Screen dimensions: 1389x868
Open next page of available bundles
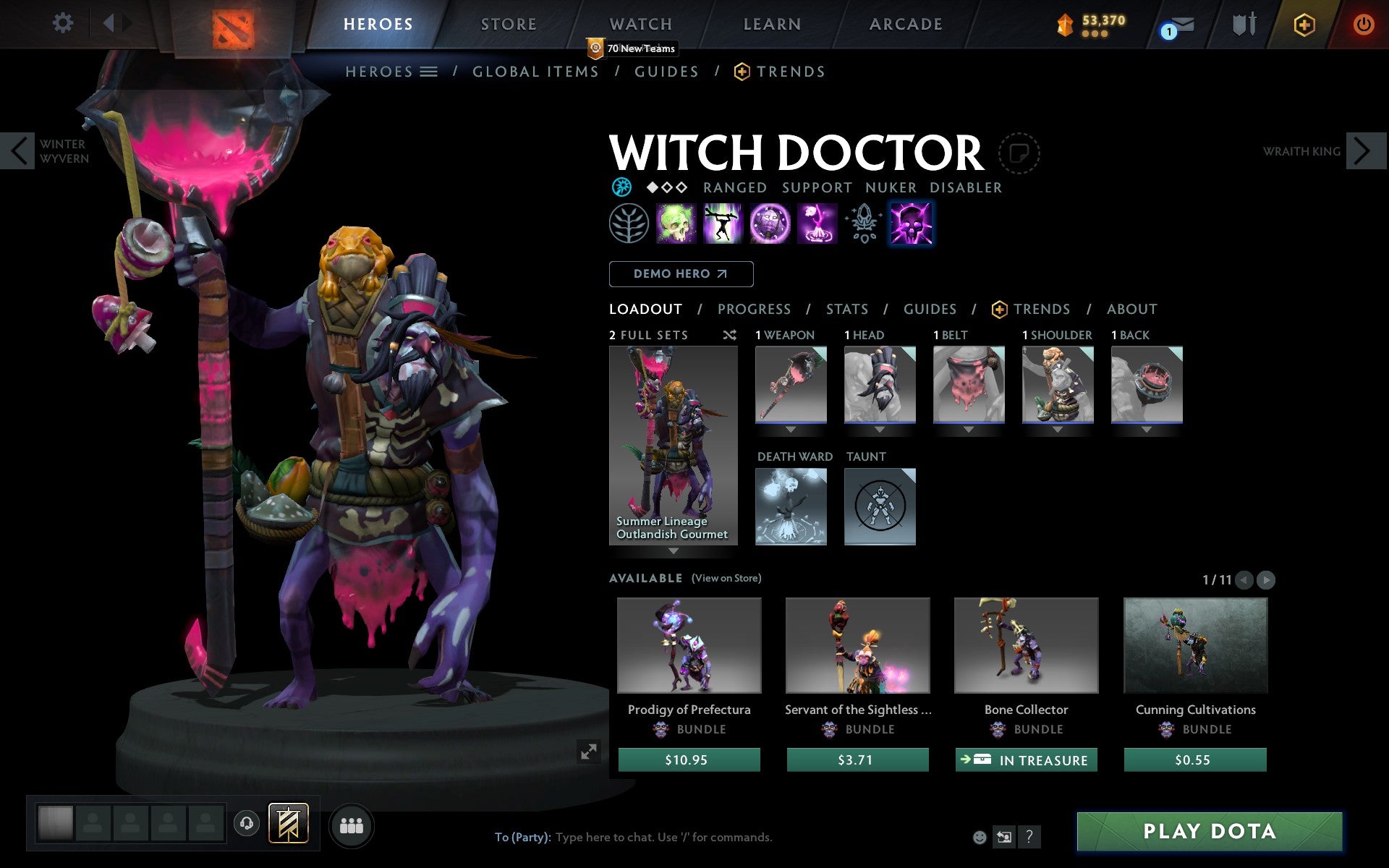pos(1267,579)
